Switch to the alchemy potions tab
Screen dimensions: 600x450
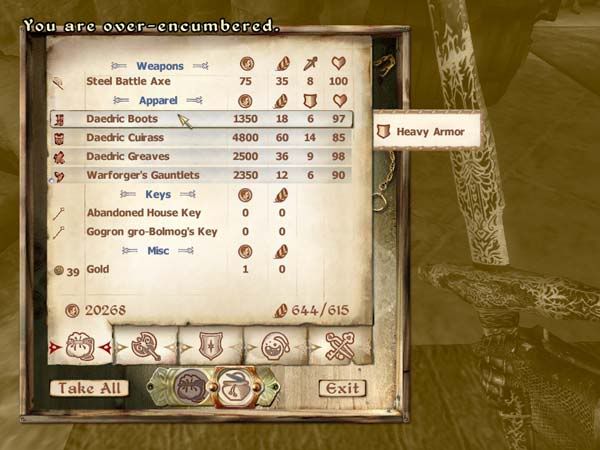click(x=275, y=346)
